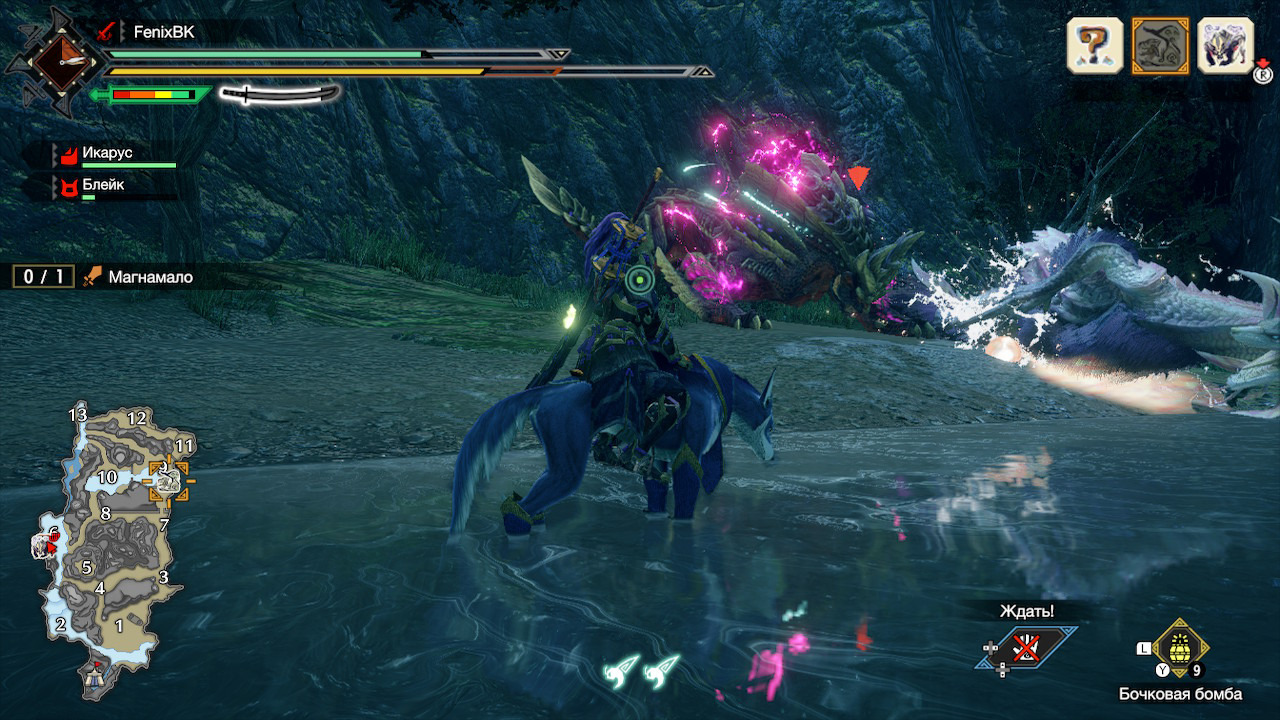Screen dimensions: 1280x720
Task: Select the Magnamalo target monster icon
Action: (1160, 45)
